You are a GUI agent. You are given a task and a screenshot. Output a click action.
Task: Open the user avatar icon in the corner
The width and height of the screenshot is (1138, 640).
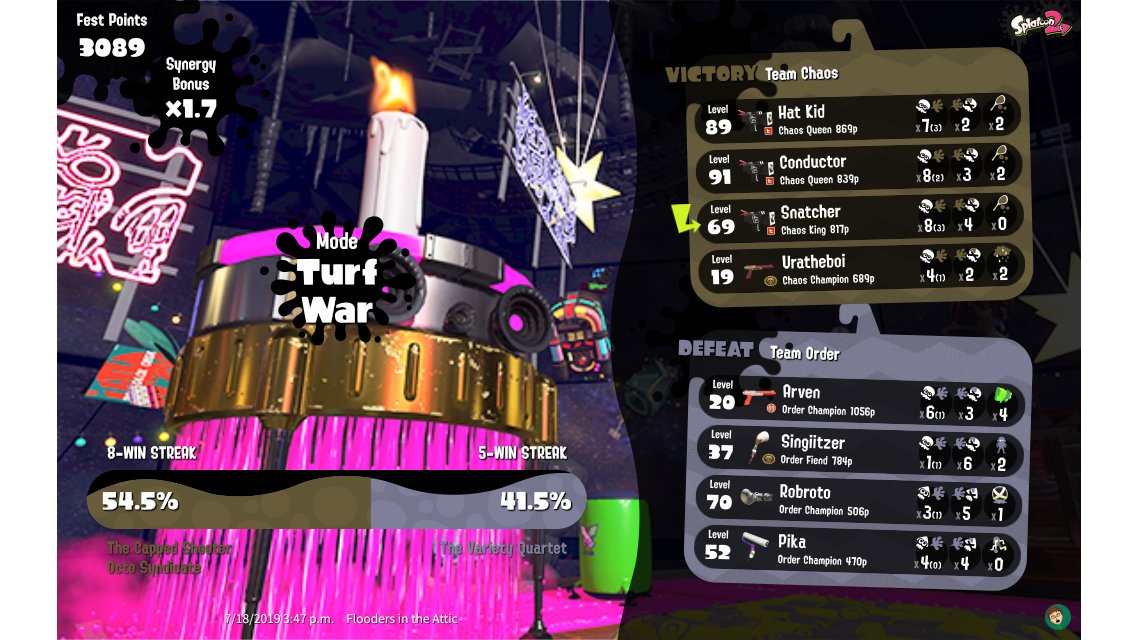tap(1057, 616)
